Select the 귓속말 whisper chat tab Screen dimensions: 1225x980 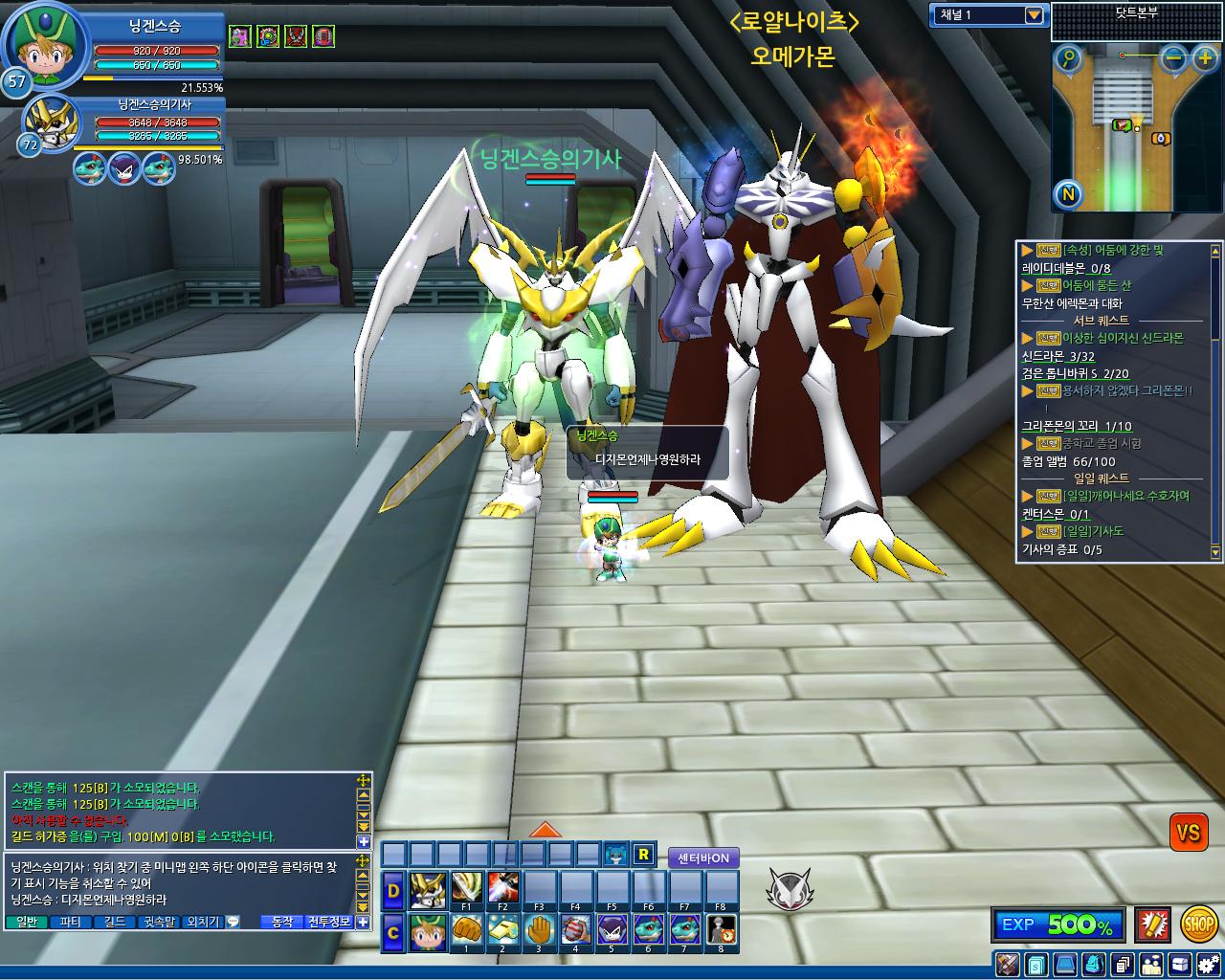(160, 922)
